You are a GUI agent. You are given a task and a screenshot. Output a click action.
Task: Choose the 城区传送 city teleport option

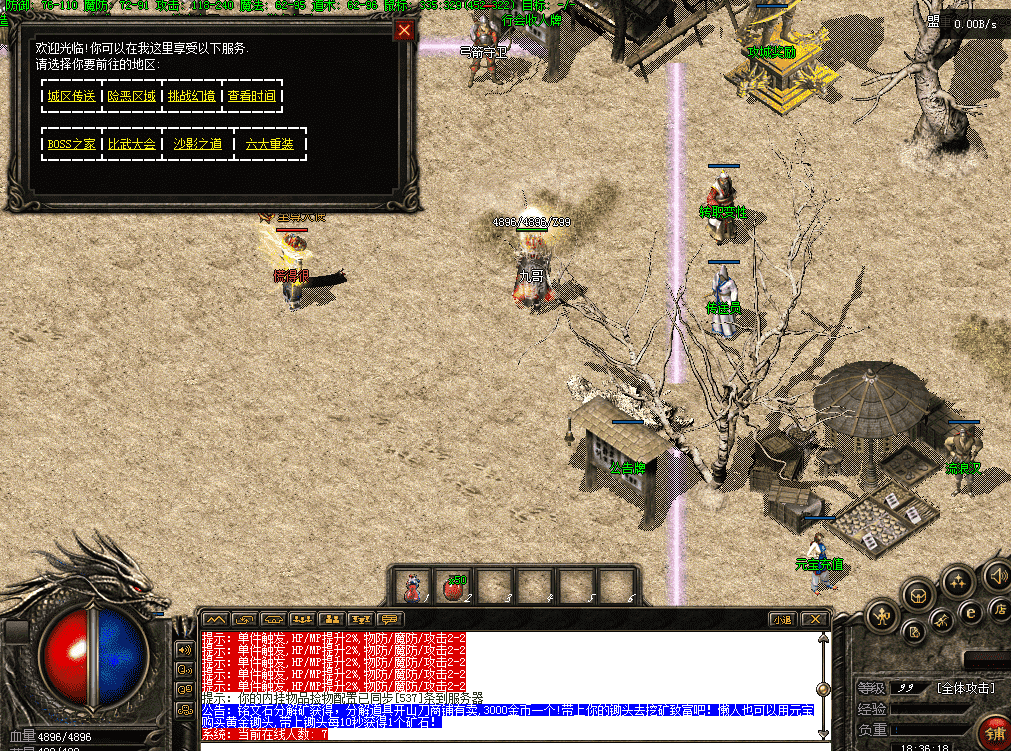71,96
